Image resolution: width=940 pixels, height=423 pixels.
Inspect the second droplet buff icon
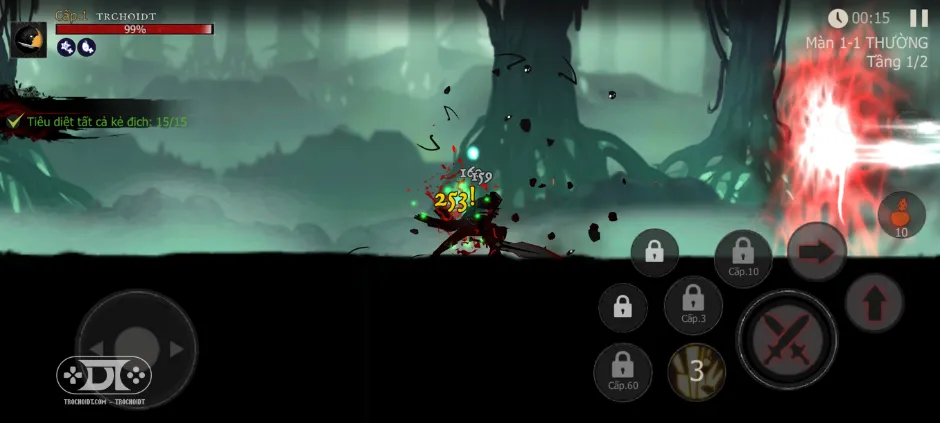point(86,47)
